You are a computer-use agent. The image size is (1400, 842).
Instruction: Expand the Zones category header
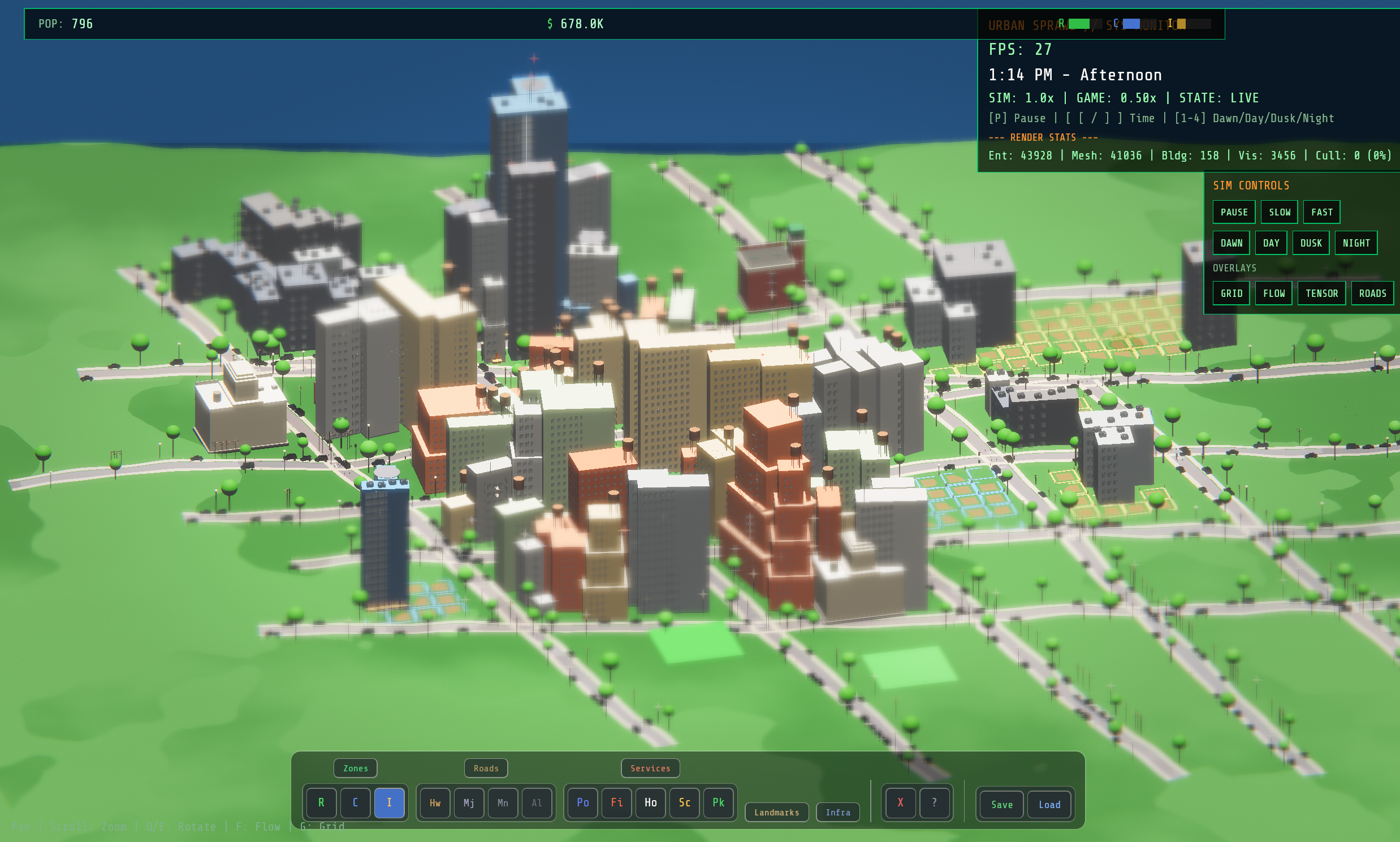coord(355,768)
